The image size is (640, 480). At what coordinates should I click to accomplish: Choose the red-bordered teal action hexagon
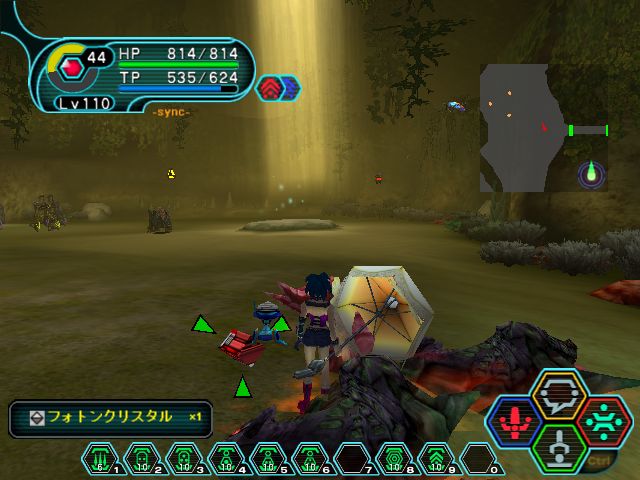point(601,420)
